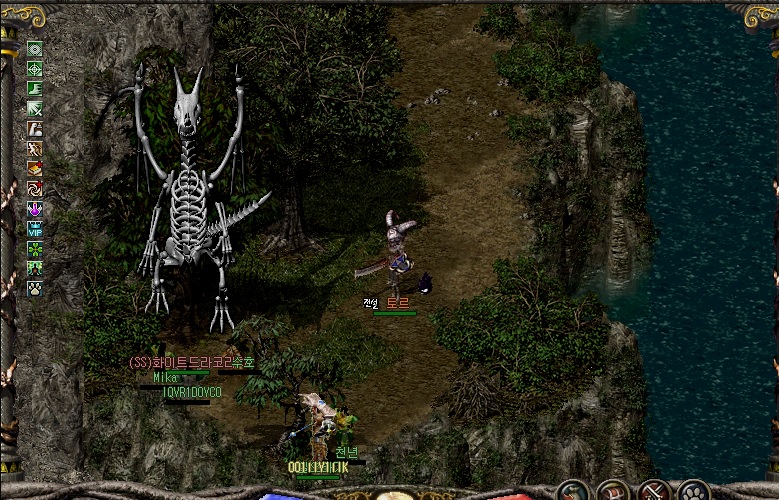Use the purple potion icon

(35, 208)
